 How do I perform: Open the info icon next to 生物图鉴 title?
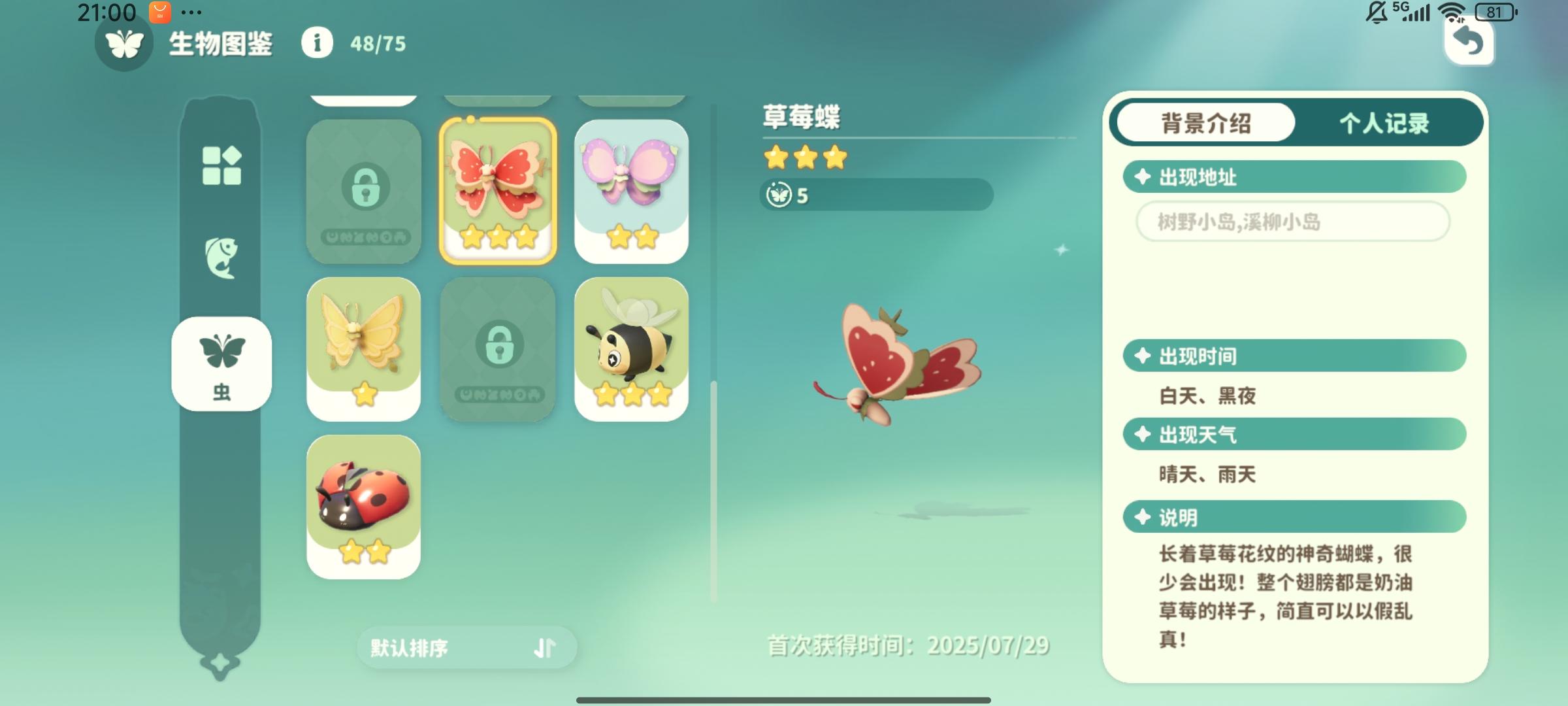pyautogui.click(x=318, y=45)
